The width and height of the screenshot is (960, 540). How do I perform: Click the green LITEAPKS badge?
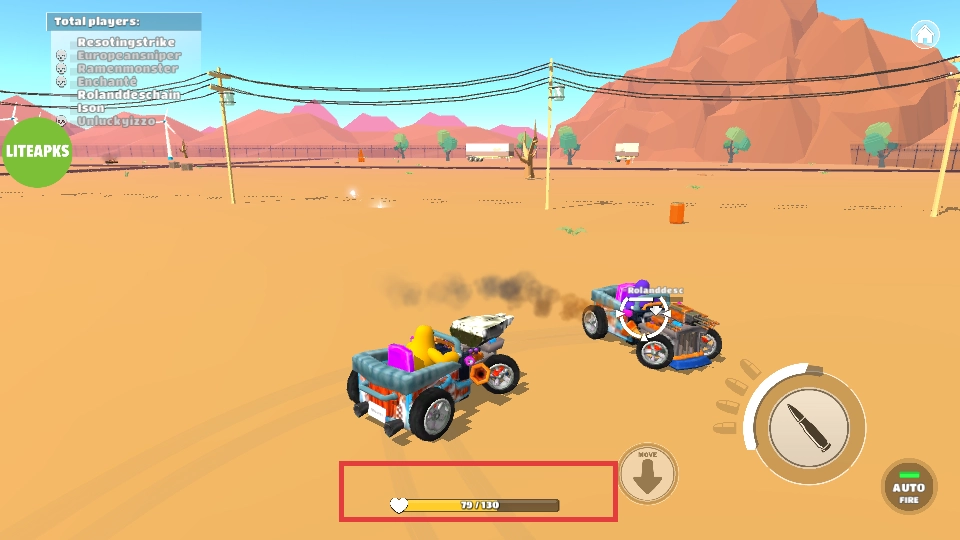pos(37,152)
